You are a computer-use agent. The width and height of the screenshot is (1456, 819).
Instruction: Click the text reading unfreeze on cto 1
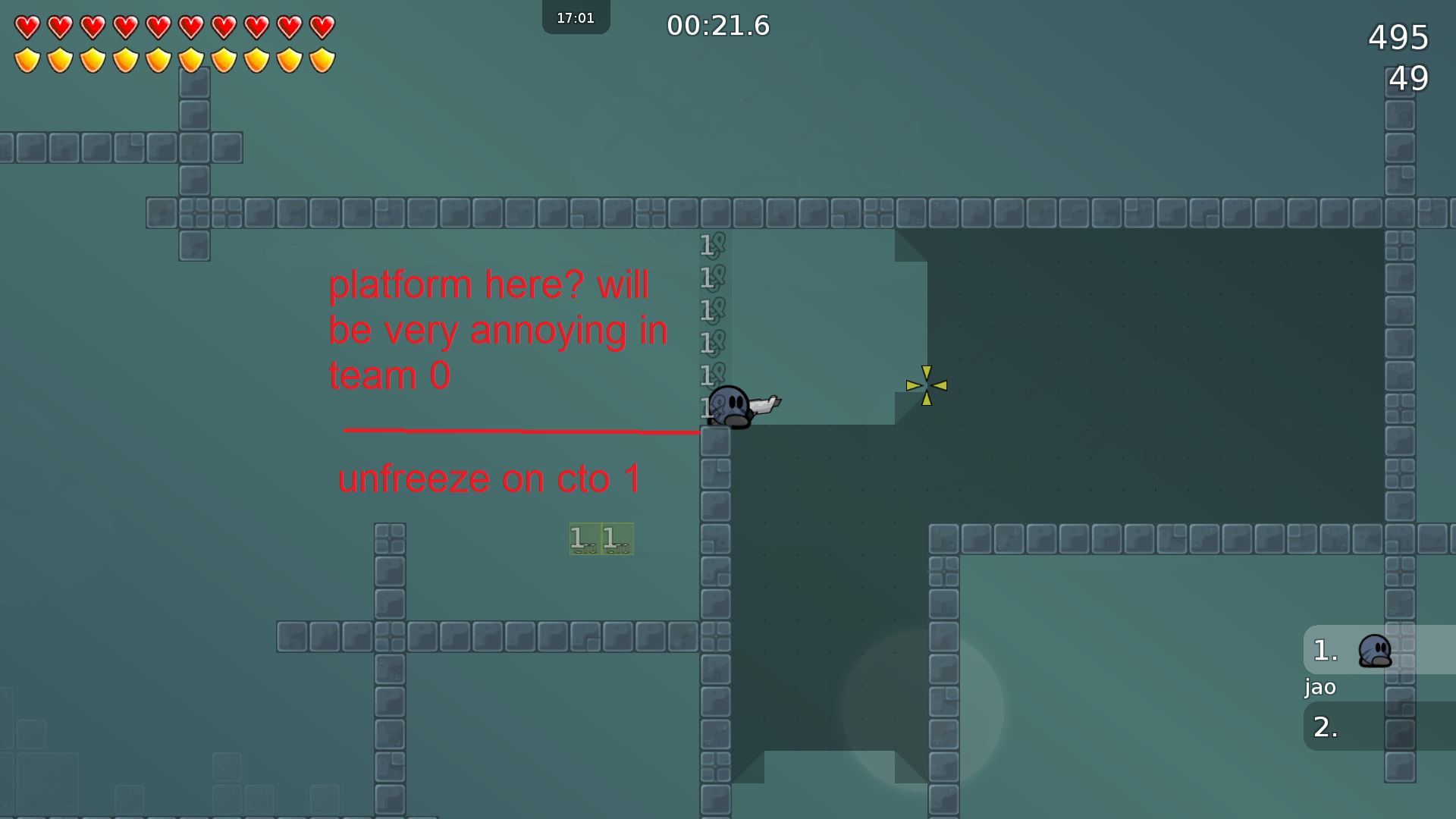coord(490,478)
